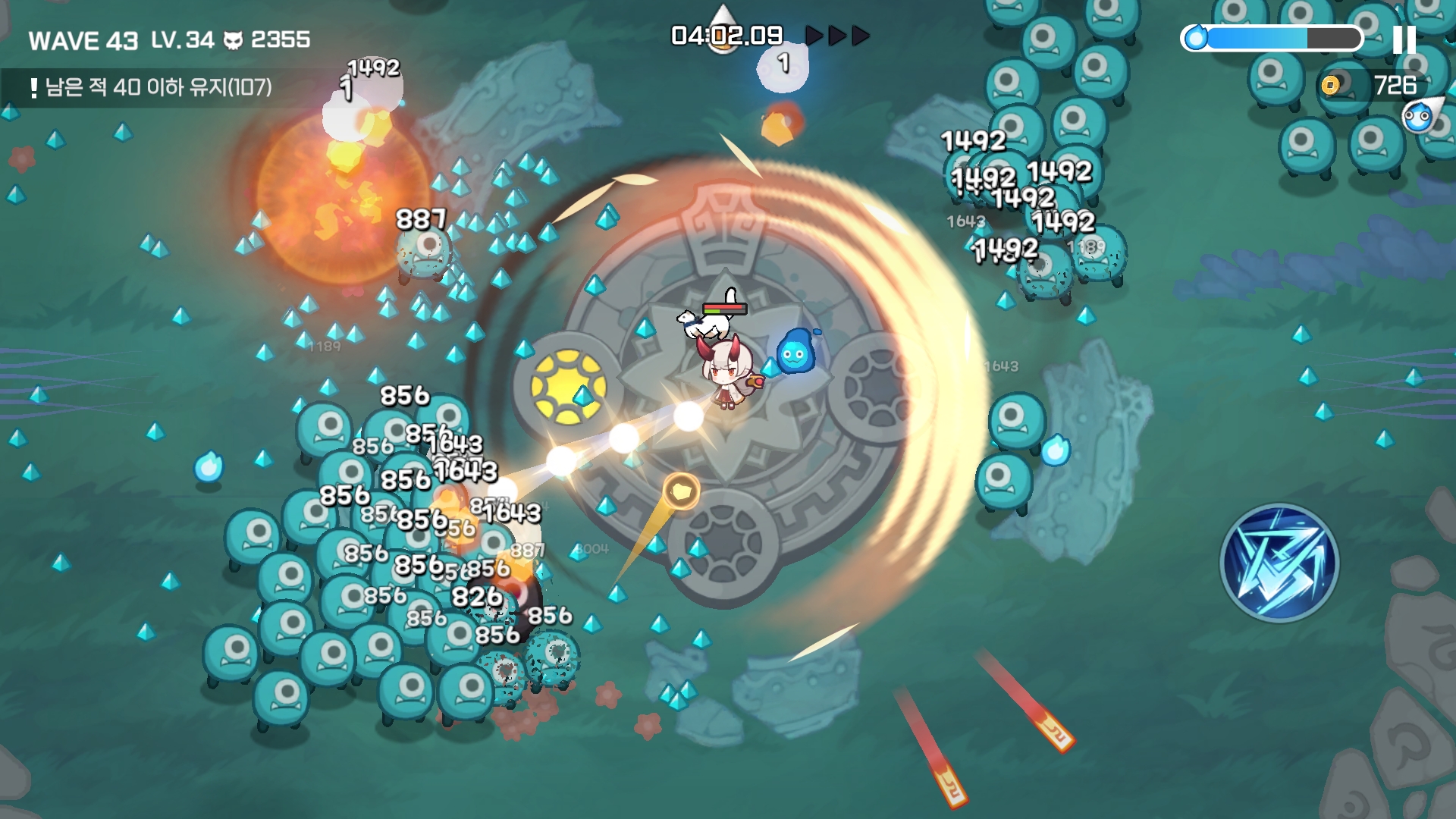Viewport: 1456px width, 819px height.
Task: Click the remaining enemies objective tracker
Action: pyautogui.click(x=152, y=88)
